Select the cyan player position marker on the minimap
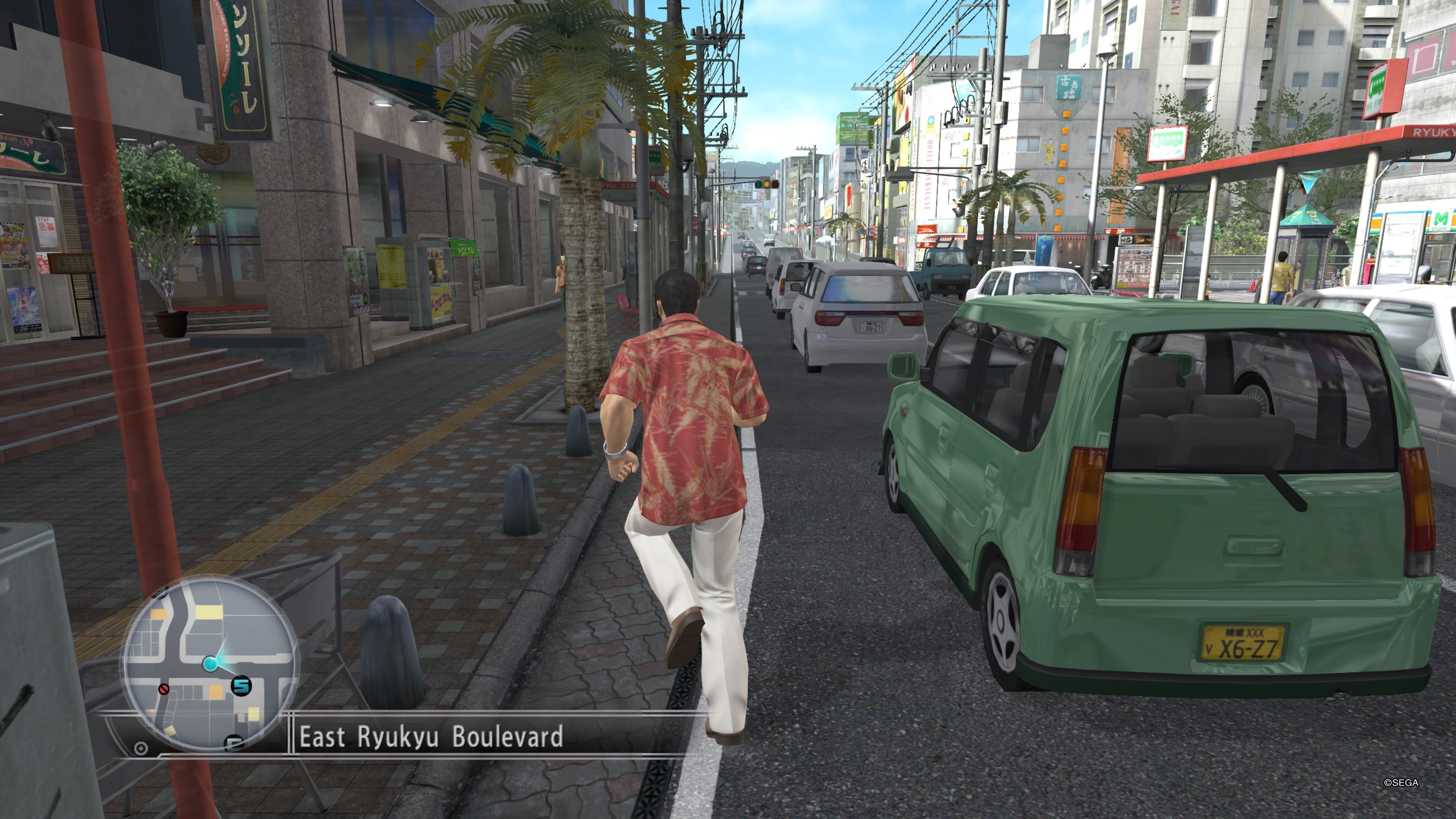This screenshot has width=1456, height=819. [x=210, y=664]
